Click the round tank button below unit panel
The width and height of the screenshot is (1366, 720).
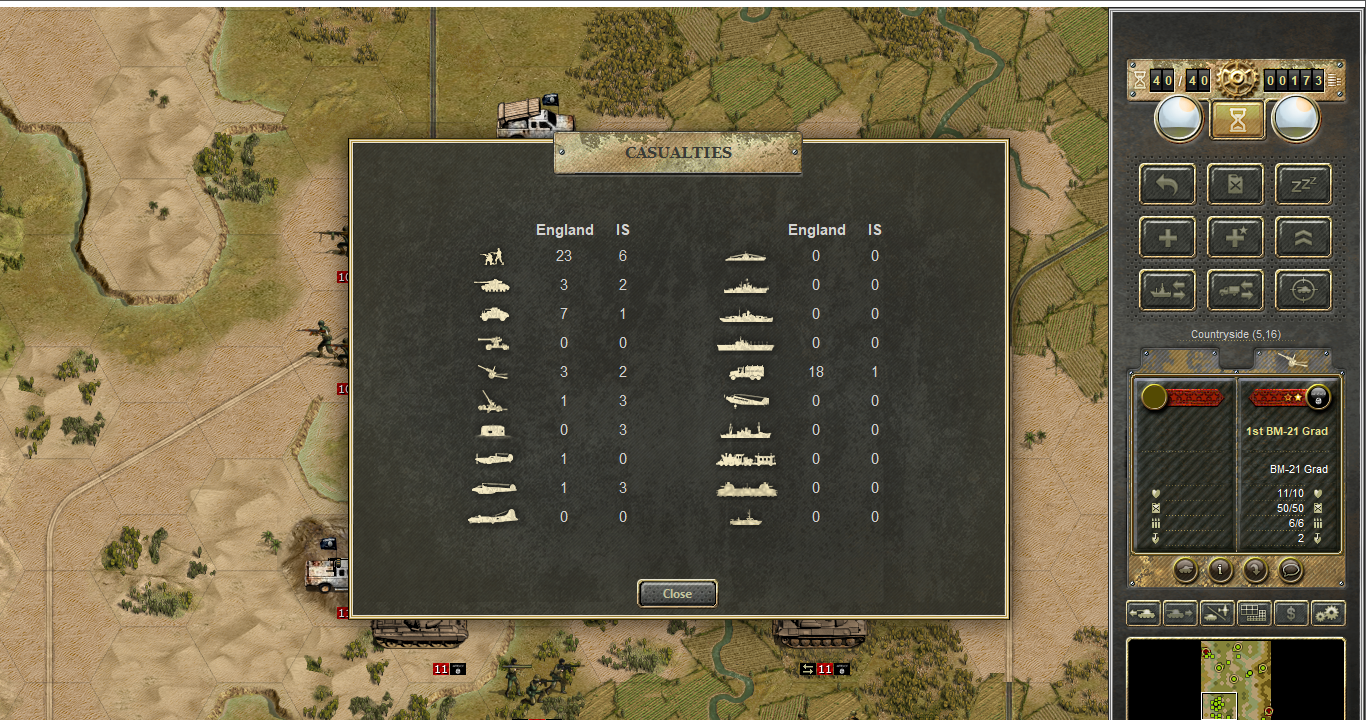(x=1185, y=570)
